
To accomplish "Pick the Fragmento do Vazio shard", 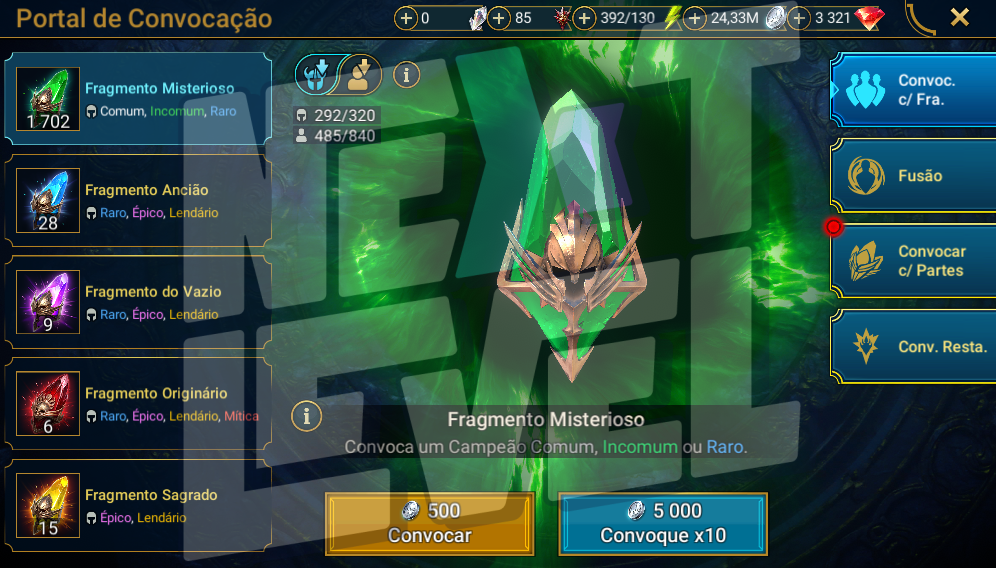I will coord(138,303).
